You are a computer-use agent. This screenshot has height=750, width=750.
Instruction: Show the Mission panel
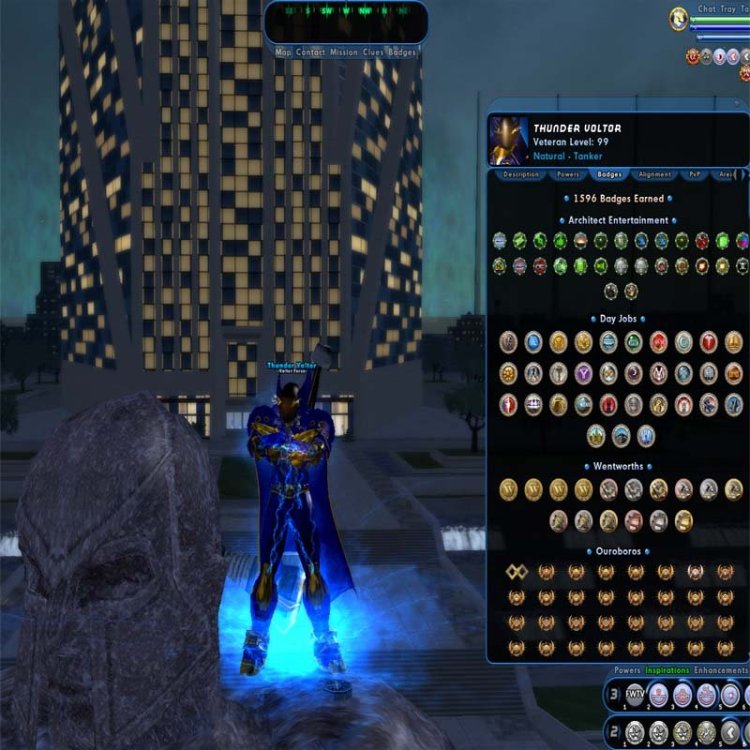[344, 52]
